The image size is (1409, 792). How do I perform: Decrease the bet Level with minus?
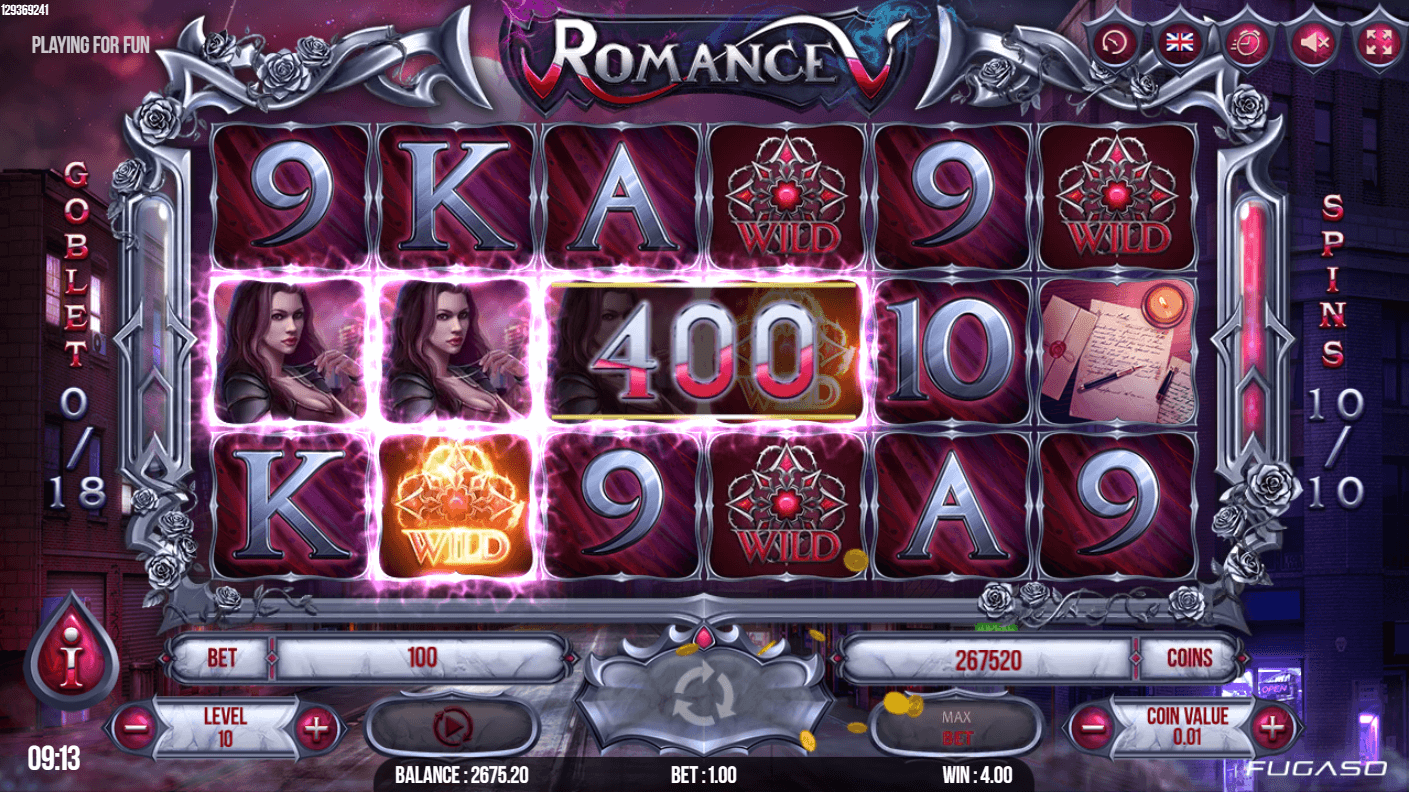[x=133, y=726]
